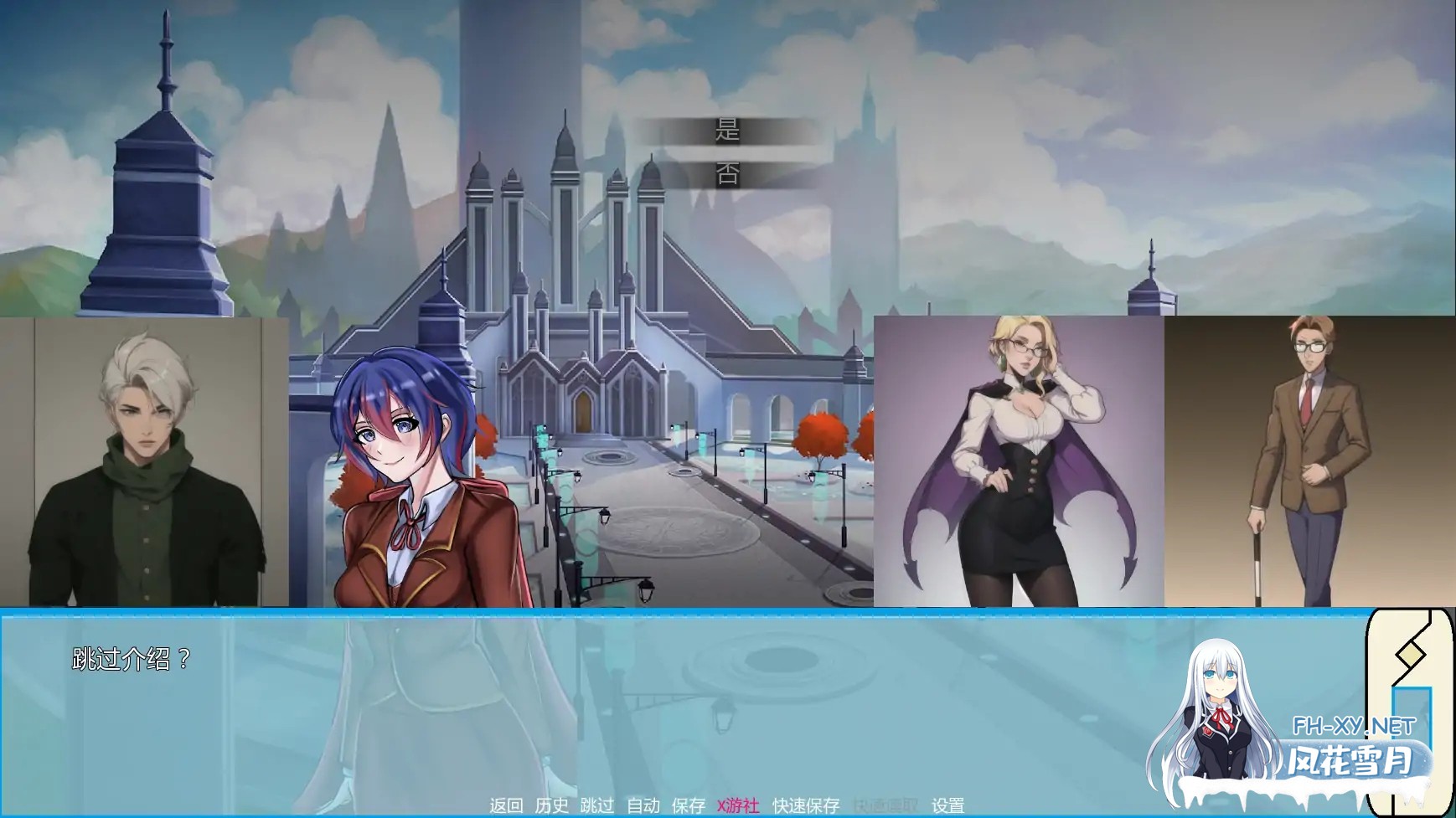Click the grayed-out 快速读取 quick load option
1456x818 pixels.
(885, 807)
